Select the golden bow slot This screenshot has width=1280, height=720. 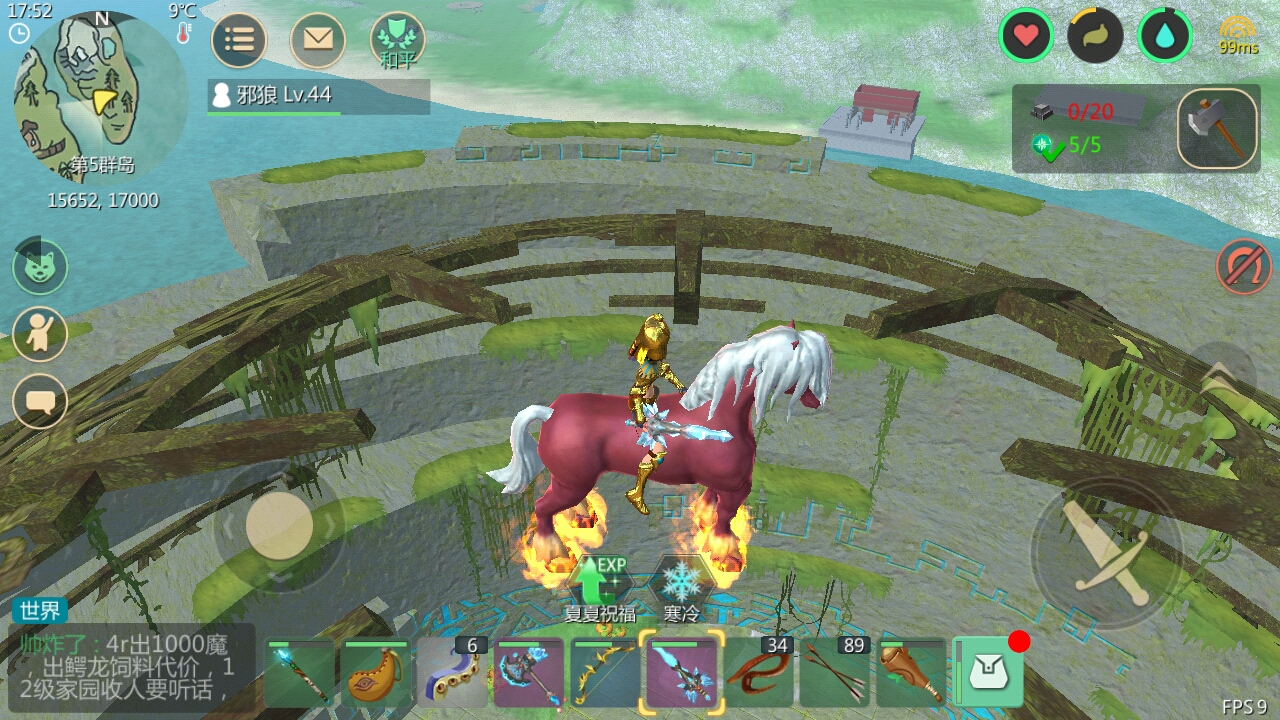tap(605, 674)
